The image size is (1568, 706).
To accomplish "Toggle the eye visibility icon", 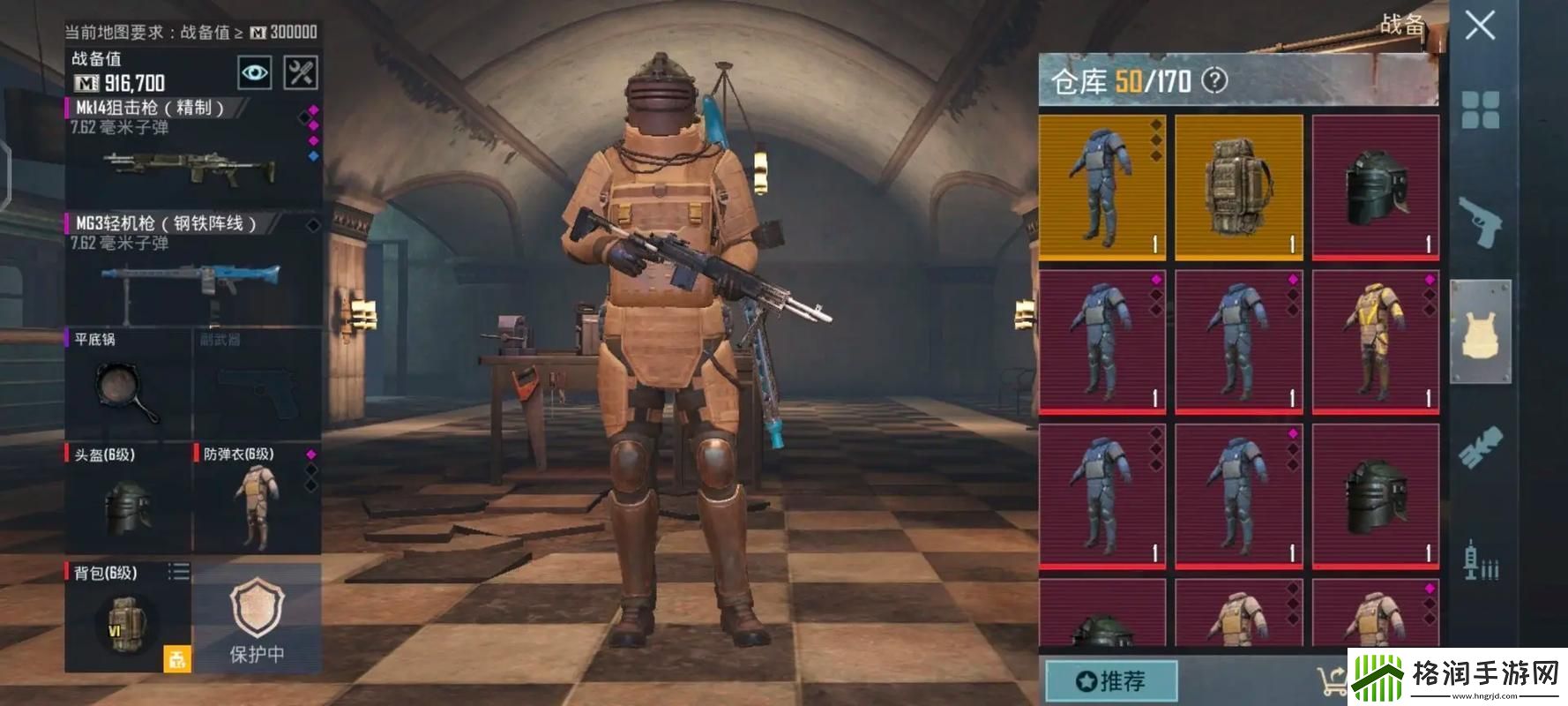I will pyautogui.click(x=255, y=73).
